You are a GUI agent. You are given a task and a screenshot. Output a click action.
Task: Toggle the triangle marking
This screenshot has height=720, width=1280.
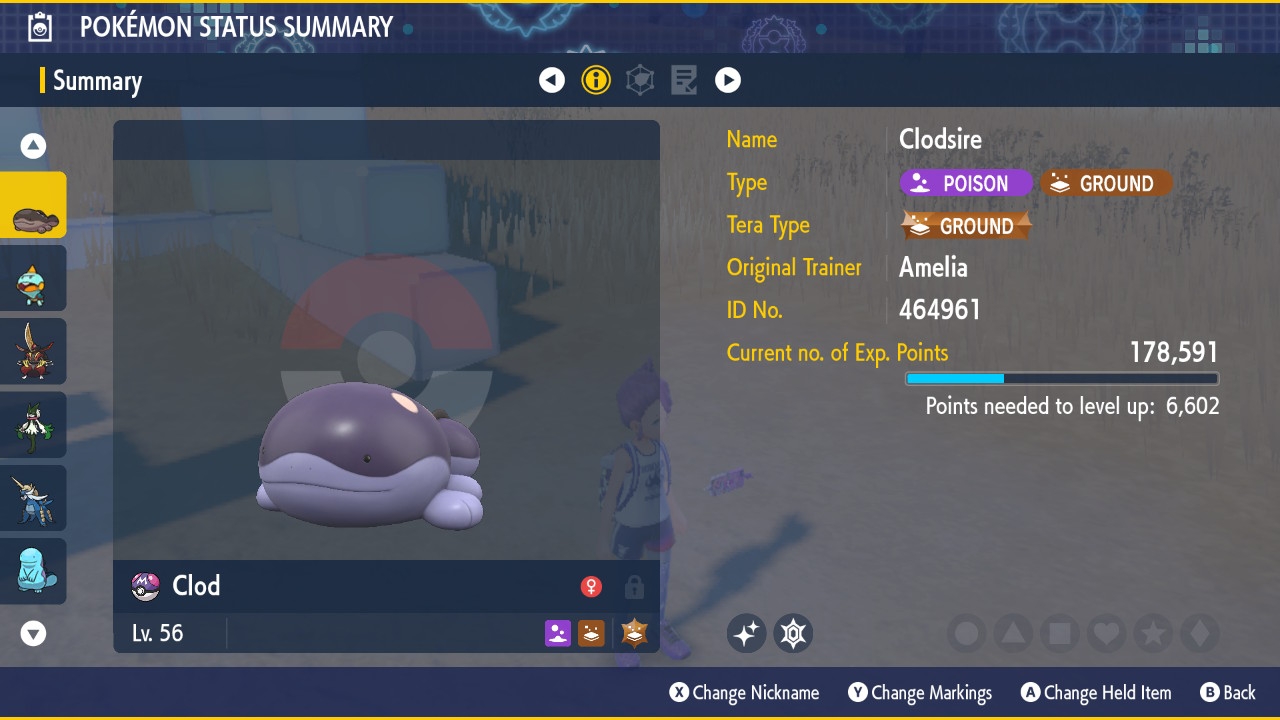[x=1013, y=633]
